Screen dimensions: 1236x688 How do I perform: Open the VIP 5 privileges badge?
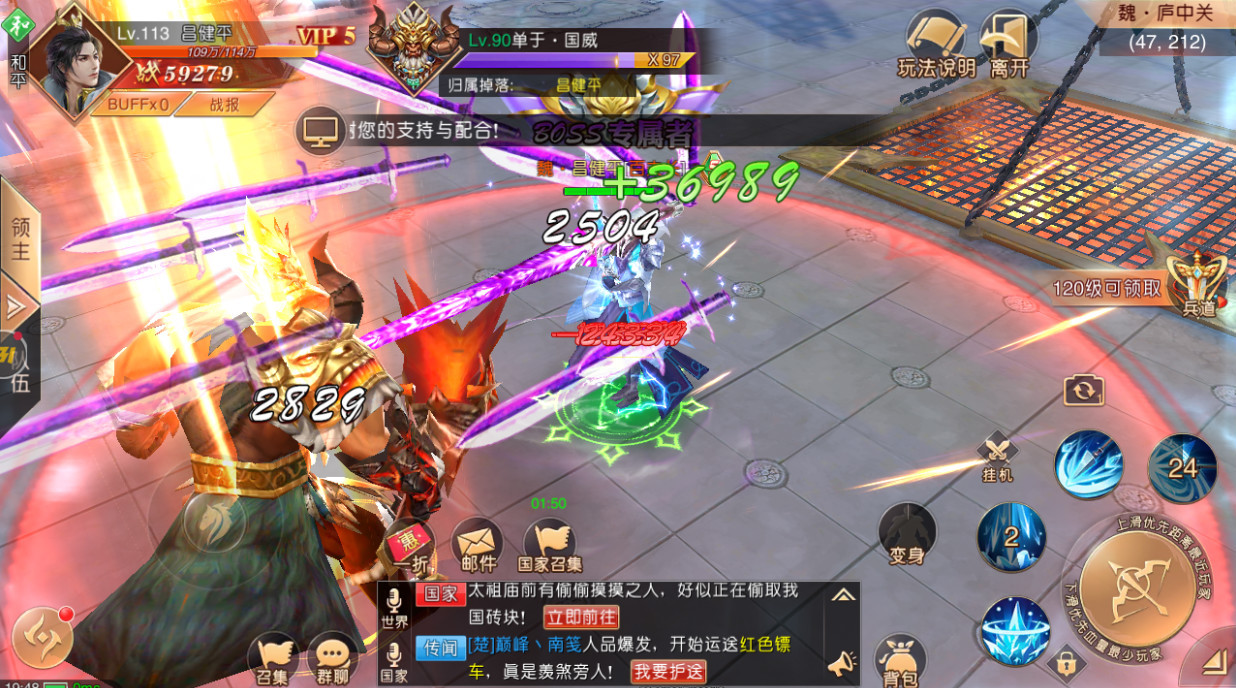pyautogui.click(x=326, y=36)
